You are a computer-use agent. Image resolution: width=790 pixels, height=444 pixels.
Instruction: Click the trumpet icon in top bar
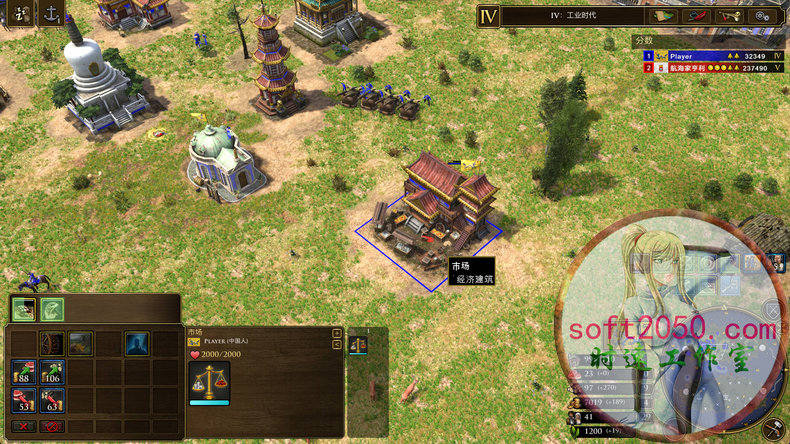(x=730, y=16)
